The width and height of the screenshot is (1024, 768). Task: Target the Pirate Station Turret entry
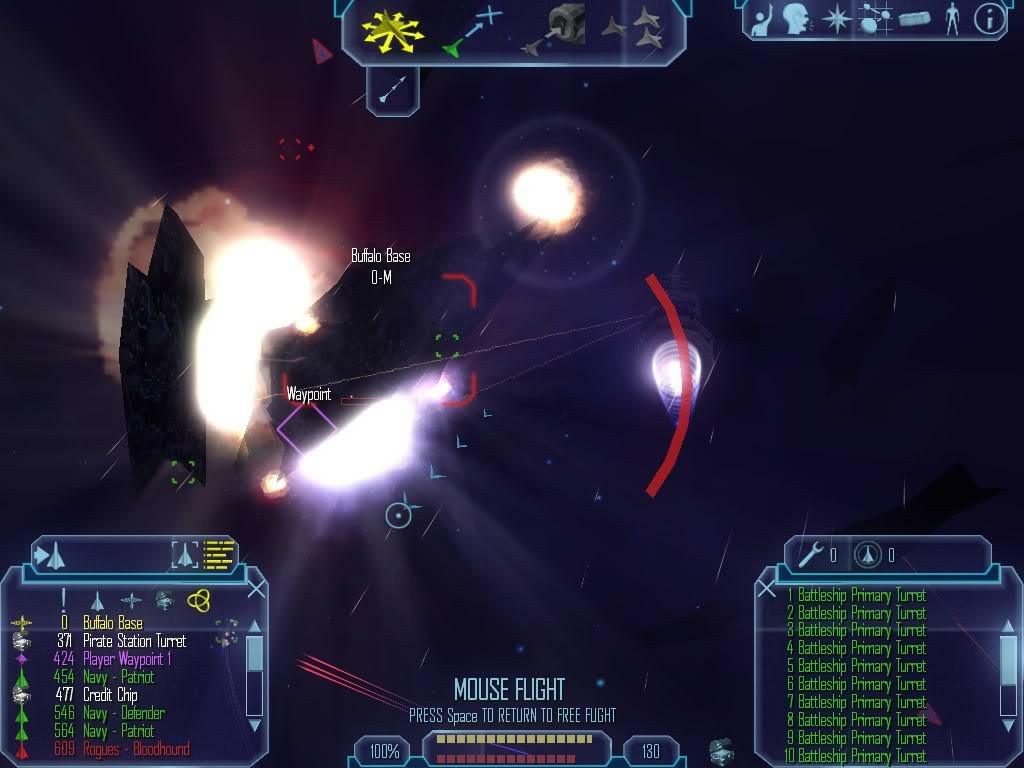point(134,641)
